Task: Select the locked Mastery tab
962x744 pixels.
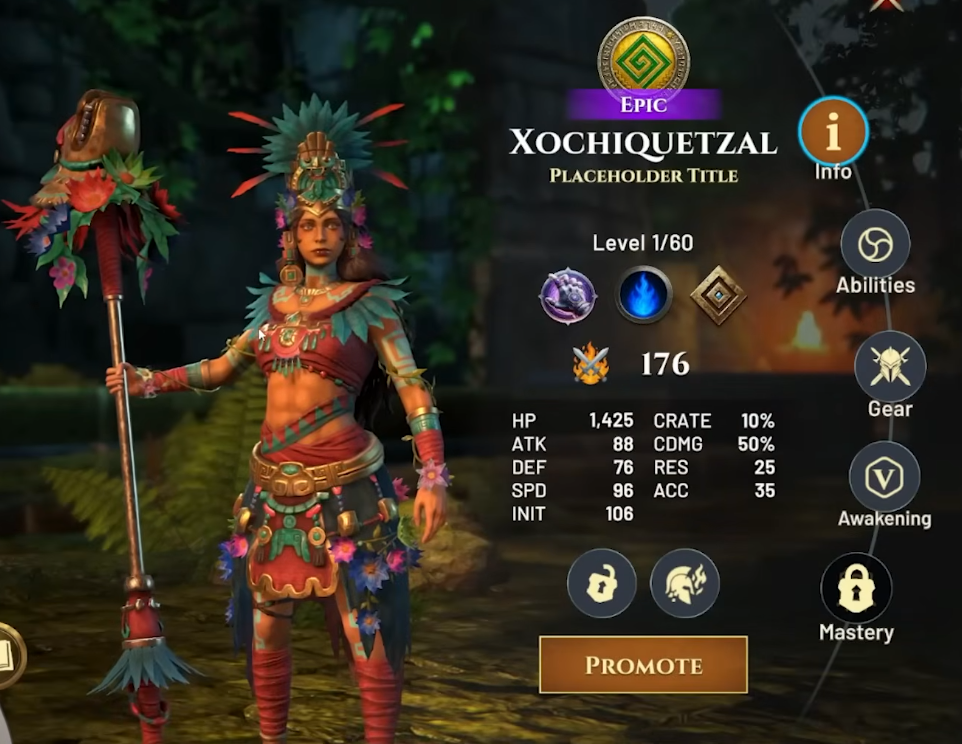Action: click(x=856, y=588)
